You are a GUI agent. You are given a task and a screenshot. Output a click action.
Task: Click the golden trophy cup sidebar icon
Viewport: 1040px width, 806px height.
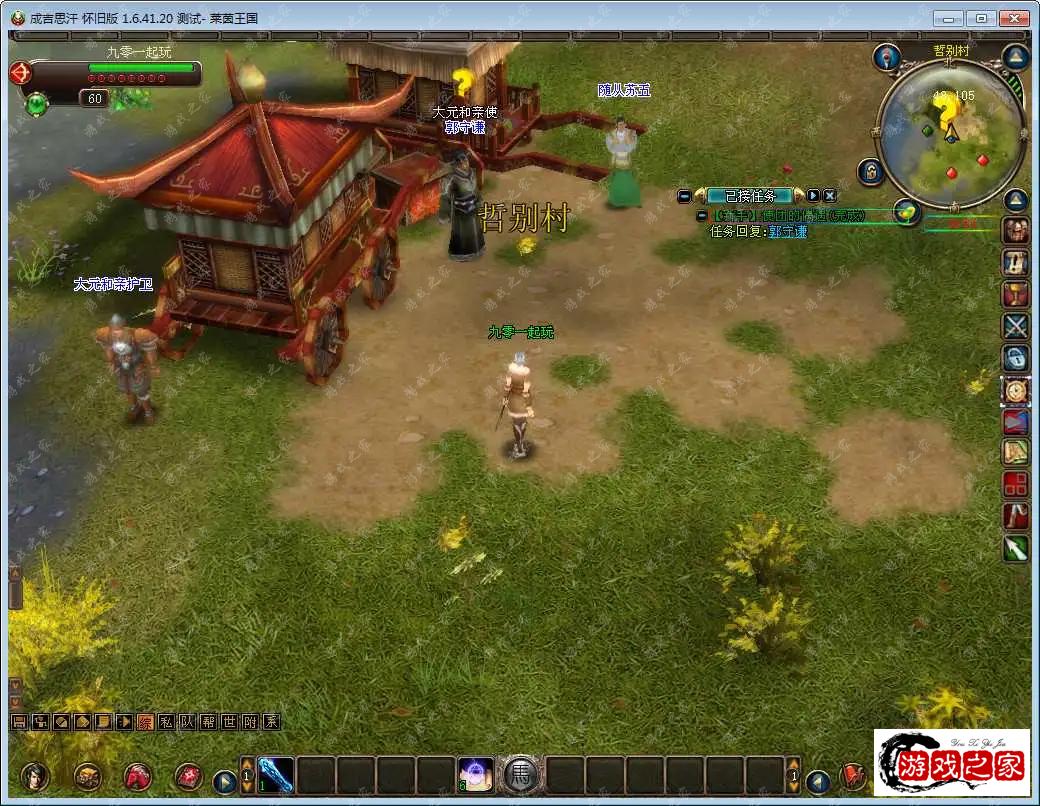pos(1016,294)
